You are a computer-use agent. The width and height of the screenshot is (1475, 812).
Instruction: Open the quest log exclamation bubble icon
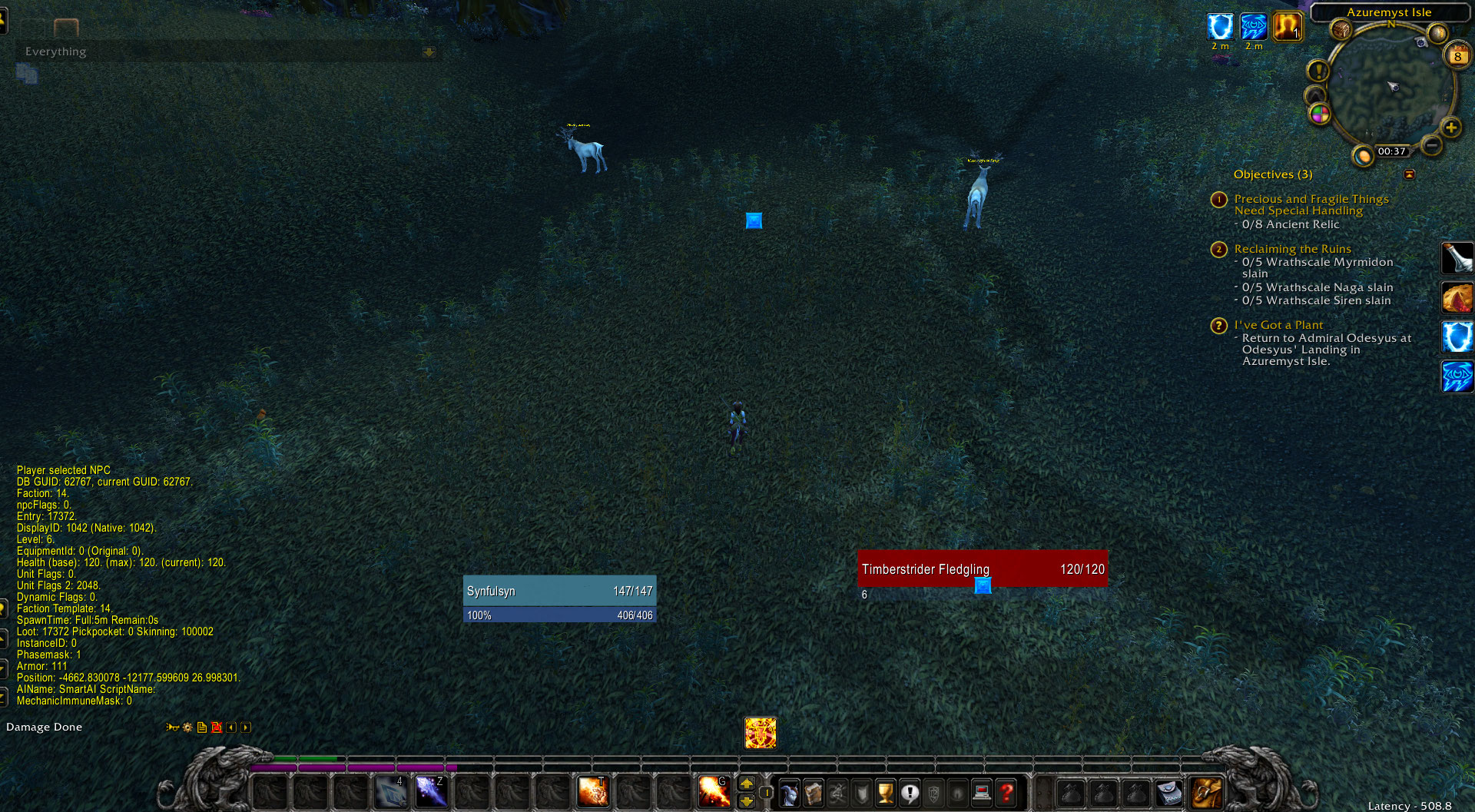point(910,792)
